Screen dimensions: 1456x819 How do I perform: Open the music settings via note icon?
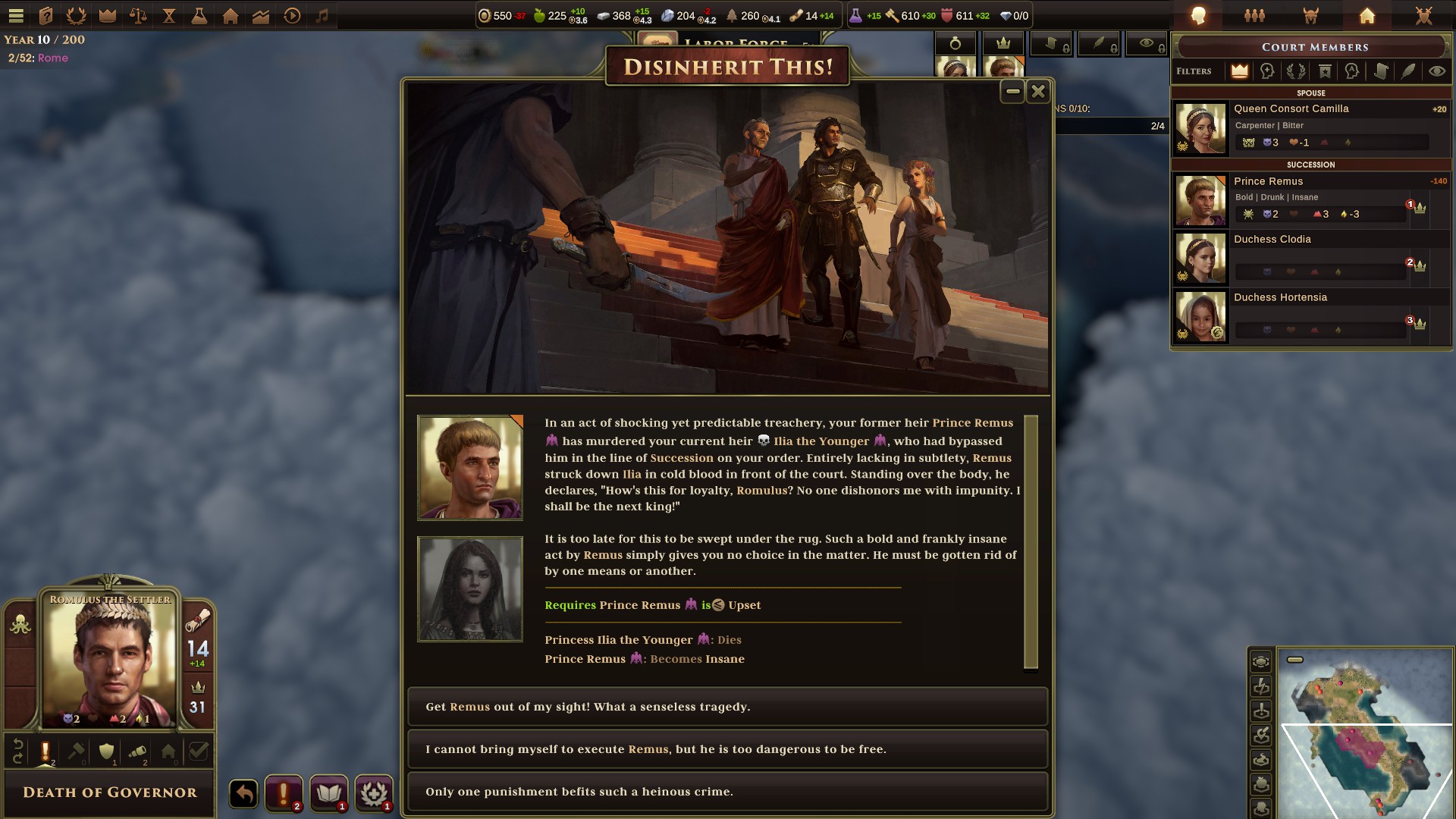click(x=320, y=14)
